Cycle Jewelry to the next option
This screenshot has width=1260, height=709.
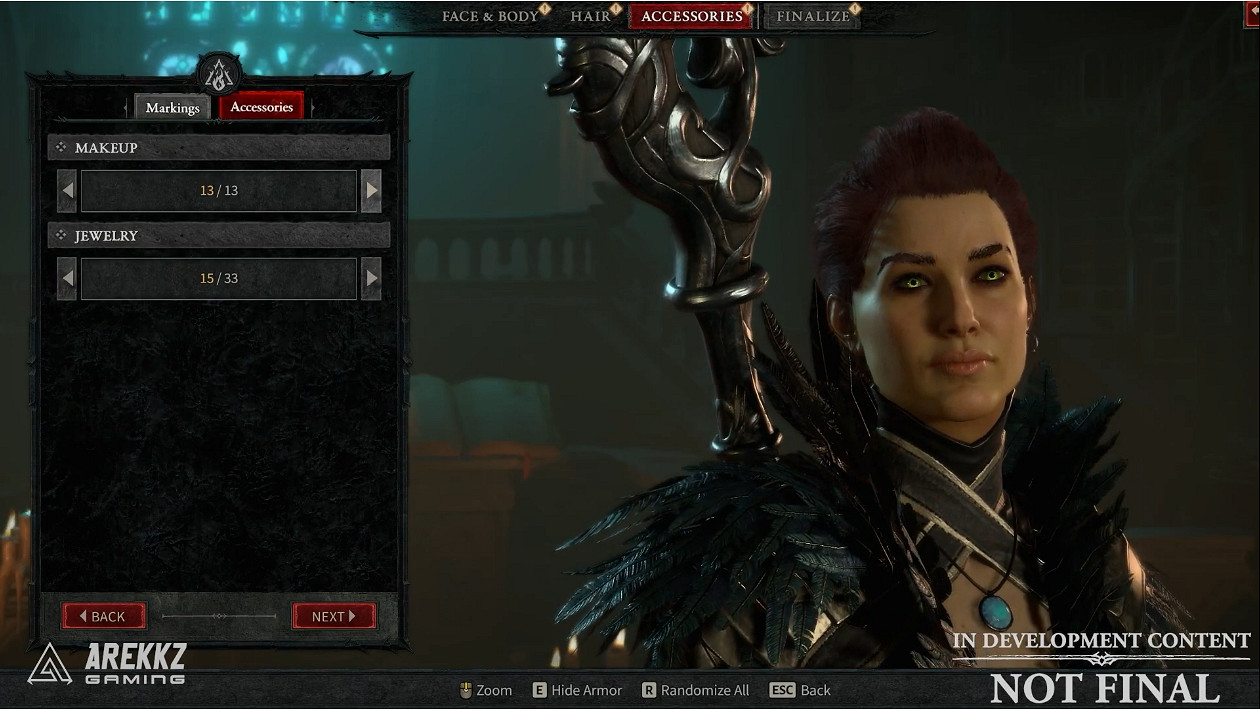[x=371, y=278]
